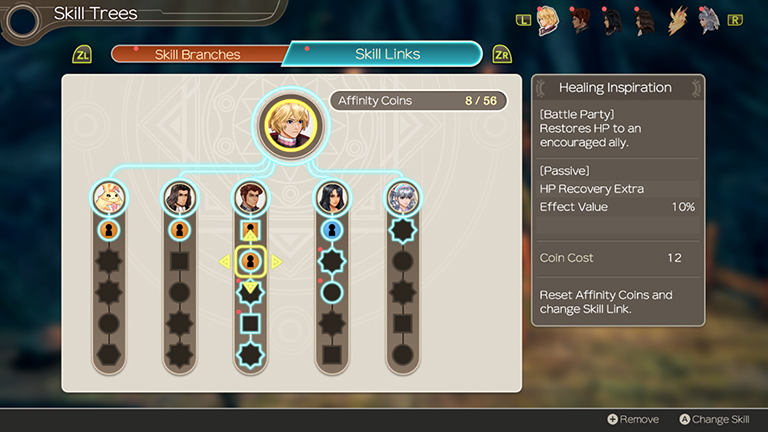Choose the blue keyhole node under Sharla
Viewport: 768px width, 432px height.
click(x=331, y=230)
